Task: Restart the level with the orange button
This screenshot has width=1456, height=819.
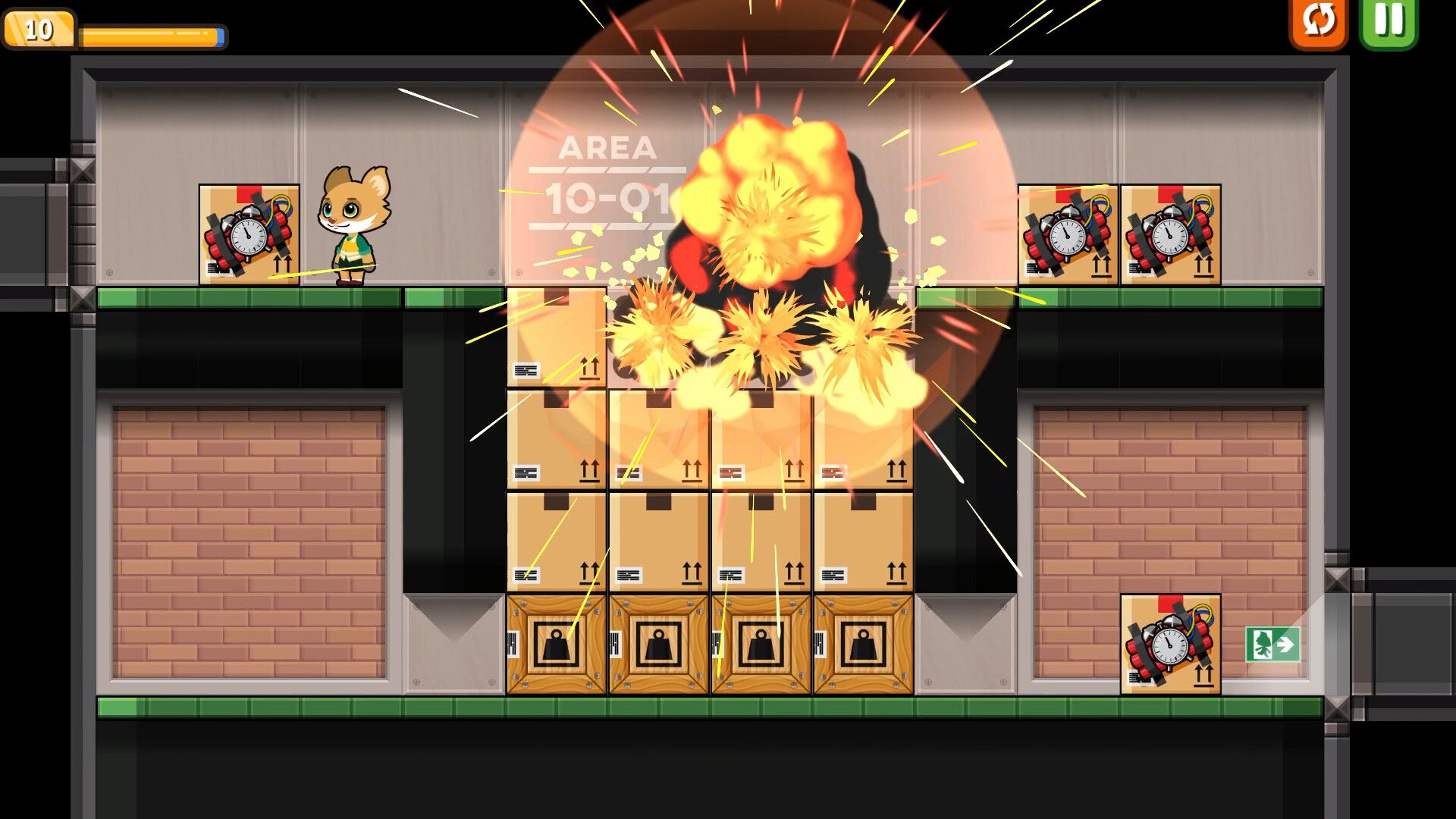Action: point(1319,22)
